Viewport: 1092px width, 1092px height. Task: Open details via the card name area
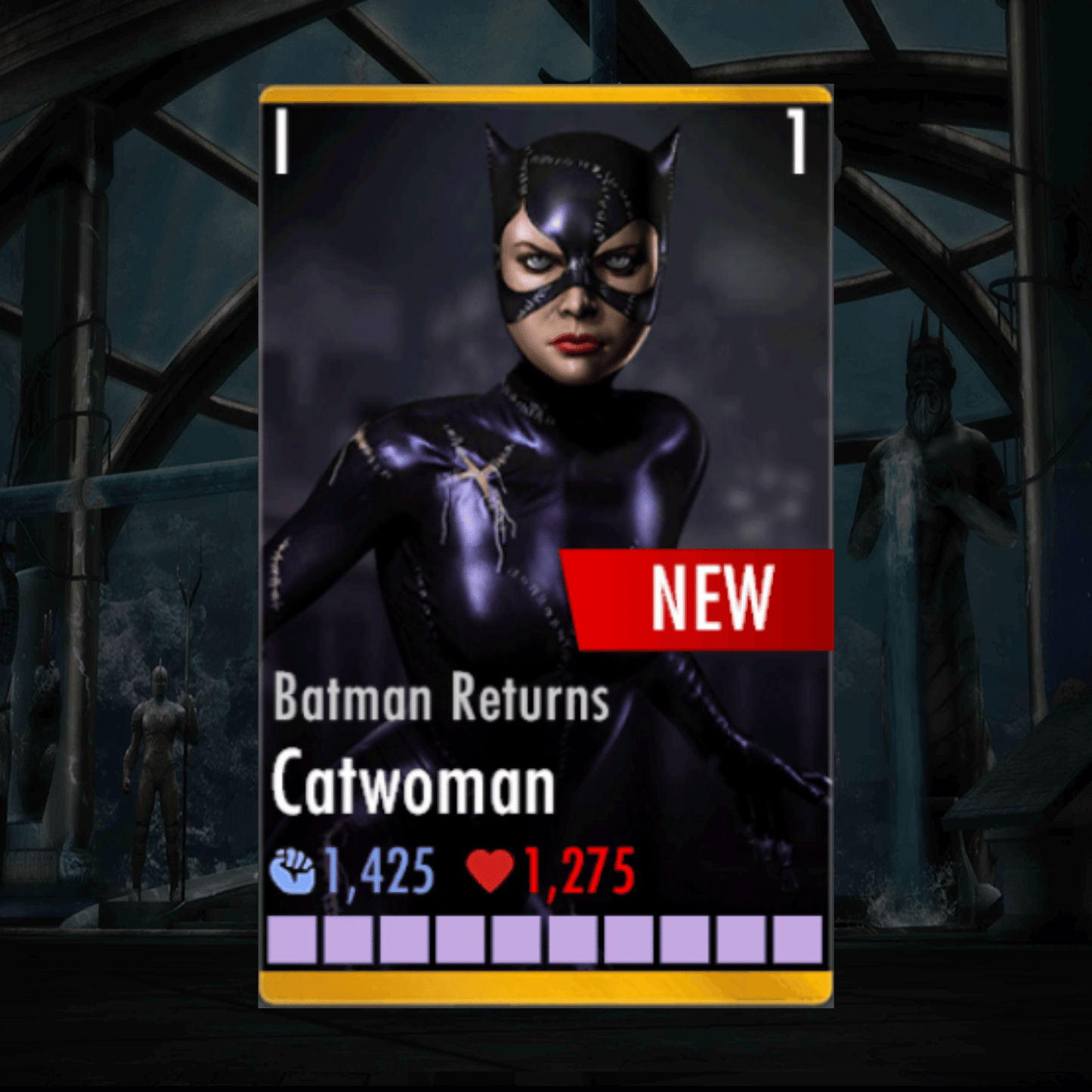pos(413,781)
